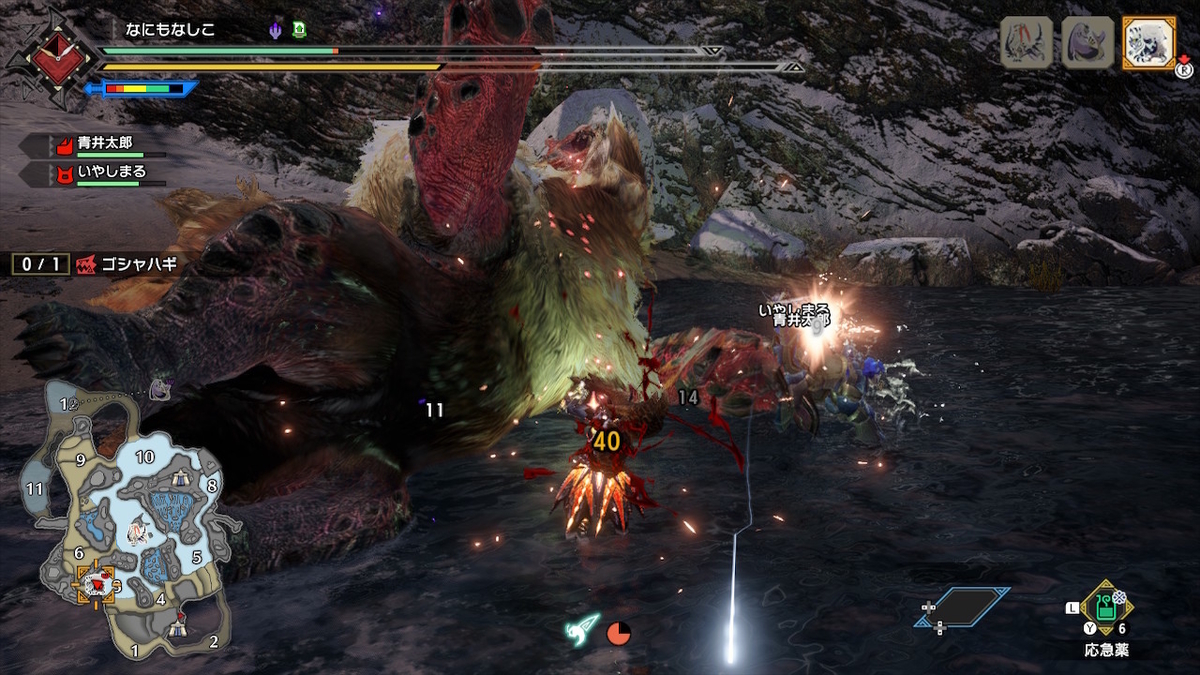
Task: Open the empty blue action bar panel
Action: click(x=961, y=607)
